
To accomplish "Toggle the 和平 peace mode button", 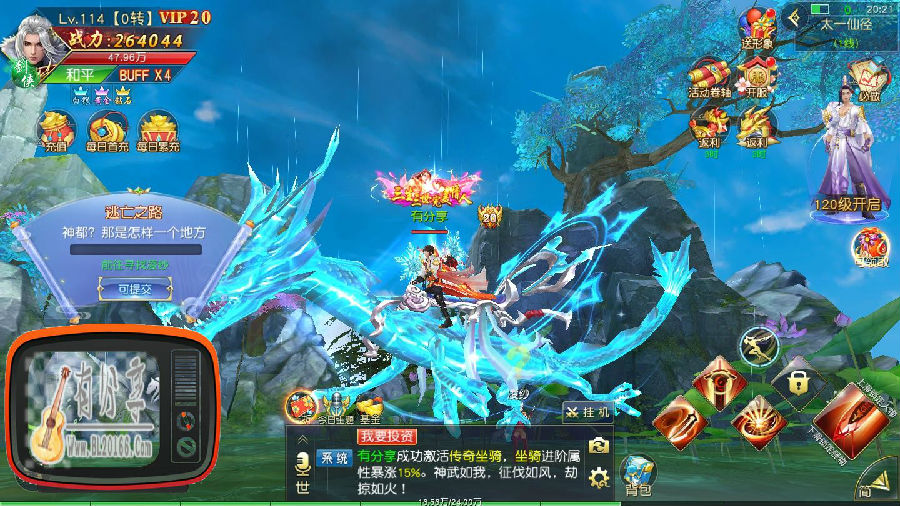I will click(81, 75).
